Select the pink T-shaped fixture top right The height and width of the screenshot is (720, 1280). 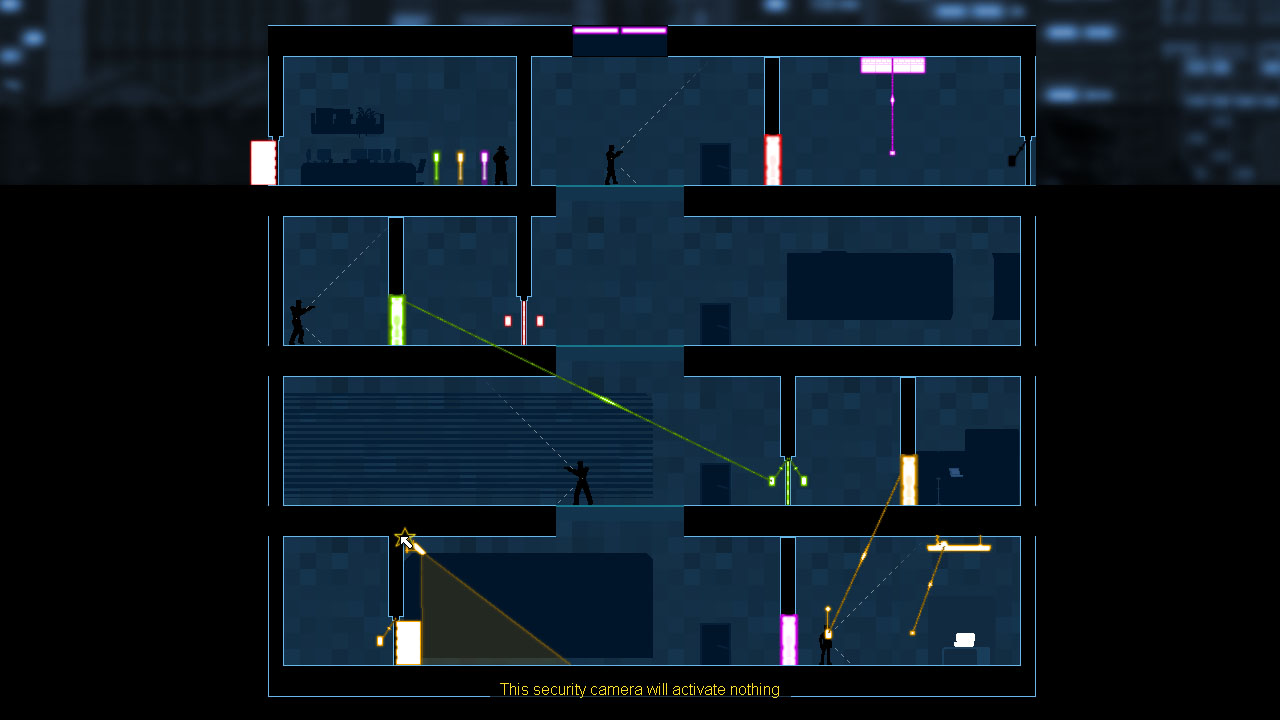891,64
